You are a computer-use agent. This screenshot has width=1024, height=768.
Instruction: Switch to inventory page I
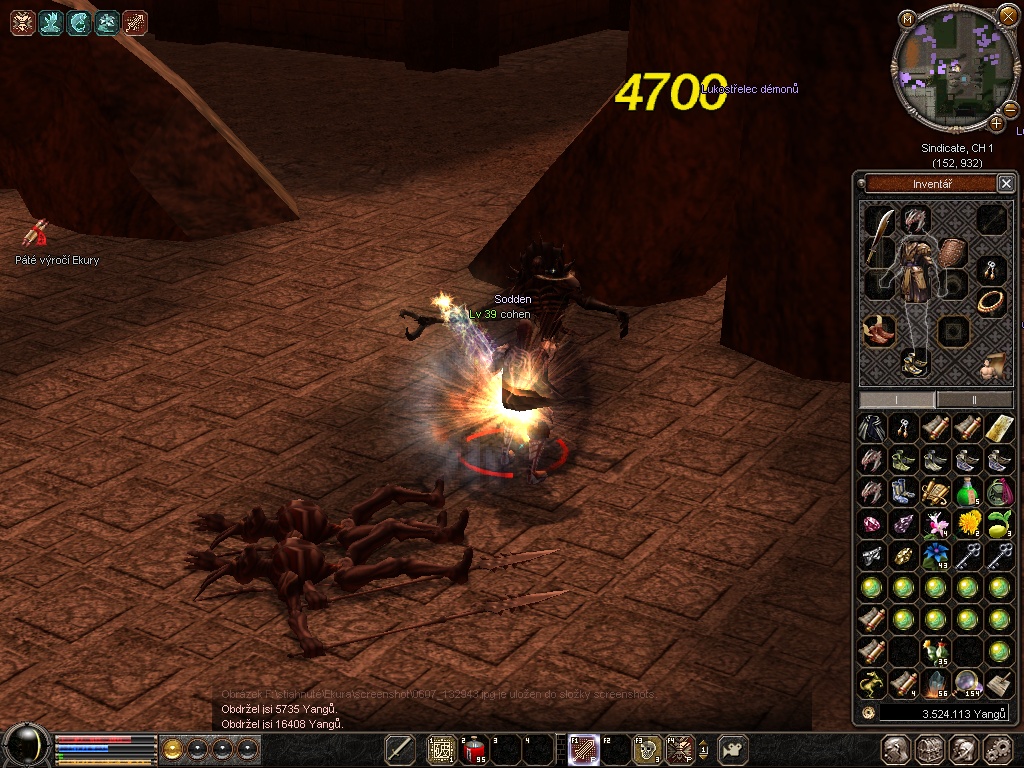[x=897, y=399]
